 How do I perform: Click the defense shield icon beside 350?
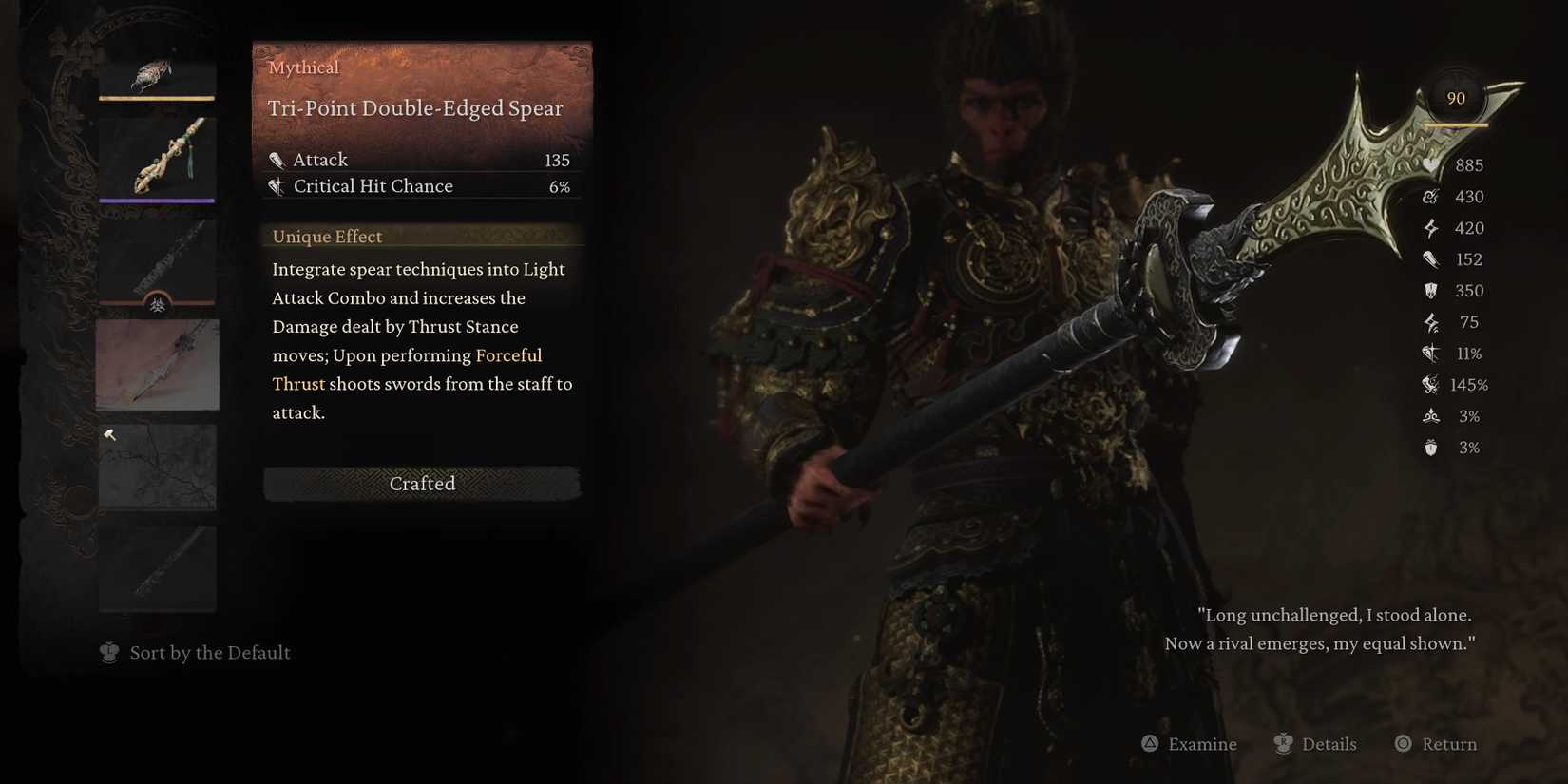click(1430, 290)
